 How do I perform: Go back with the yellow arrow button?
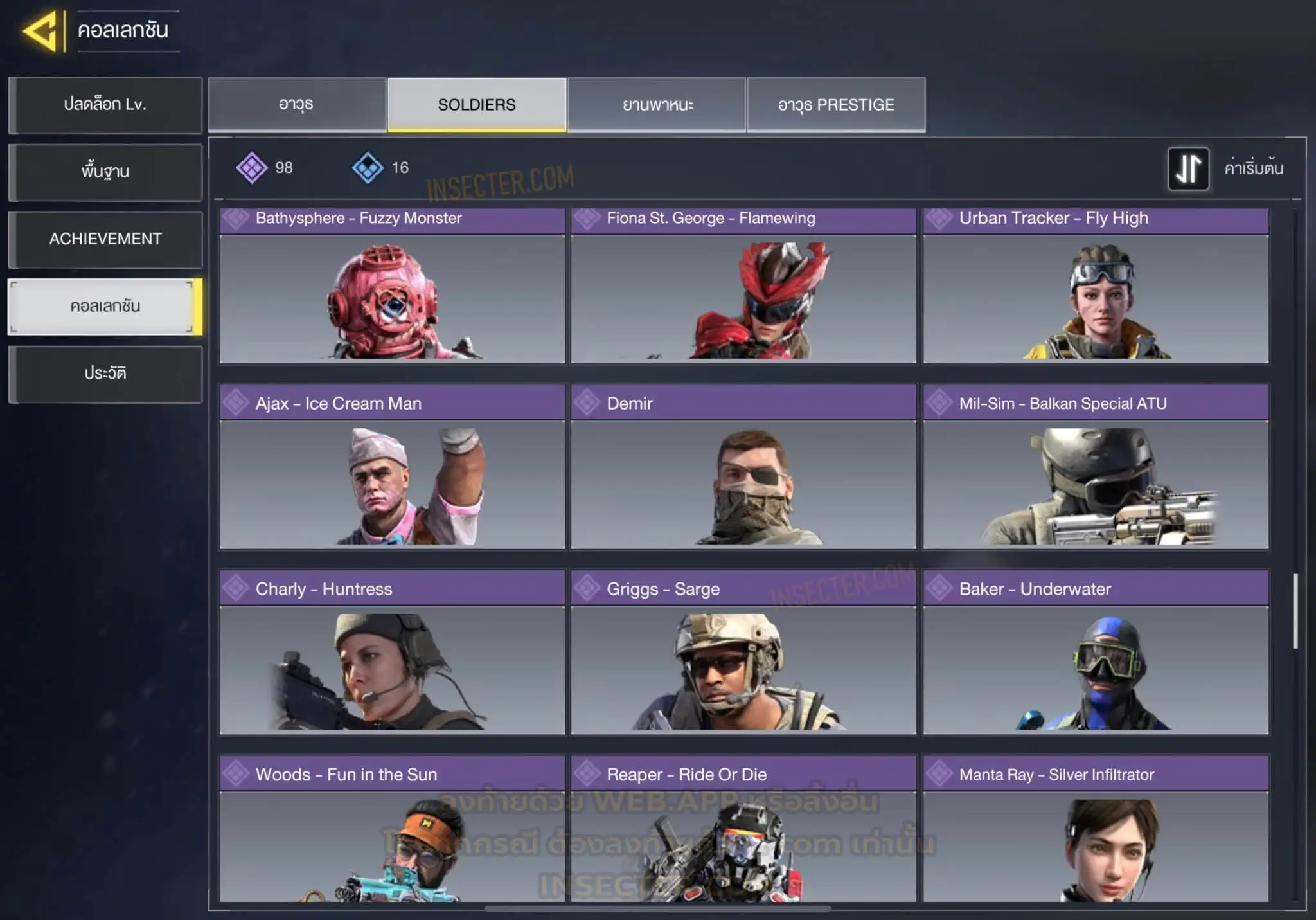coord(41,31)
